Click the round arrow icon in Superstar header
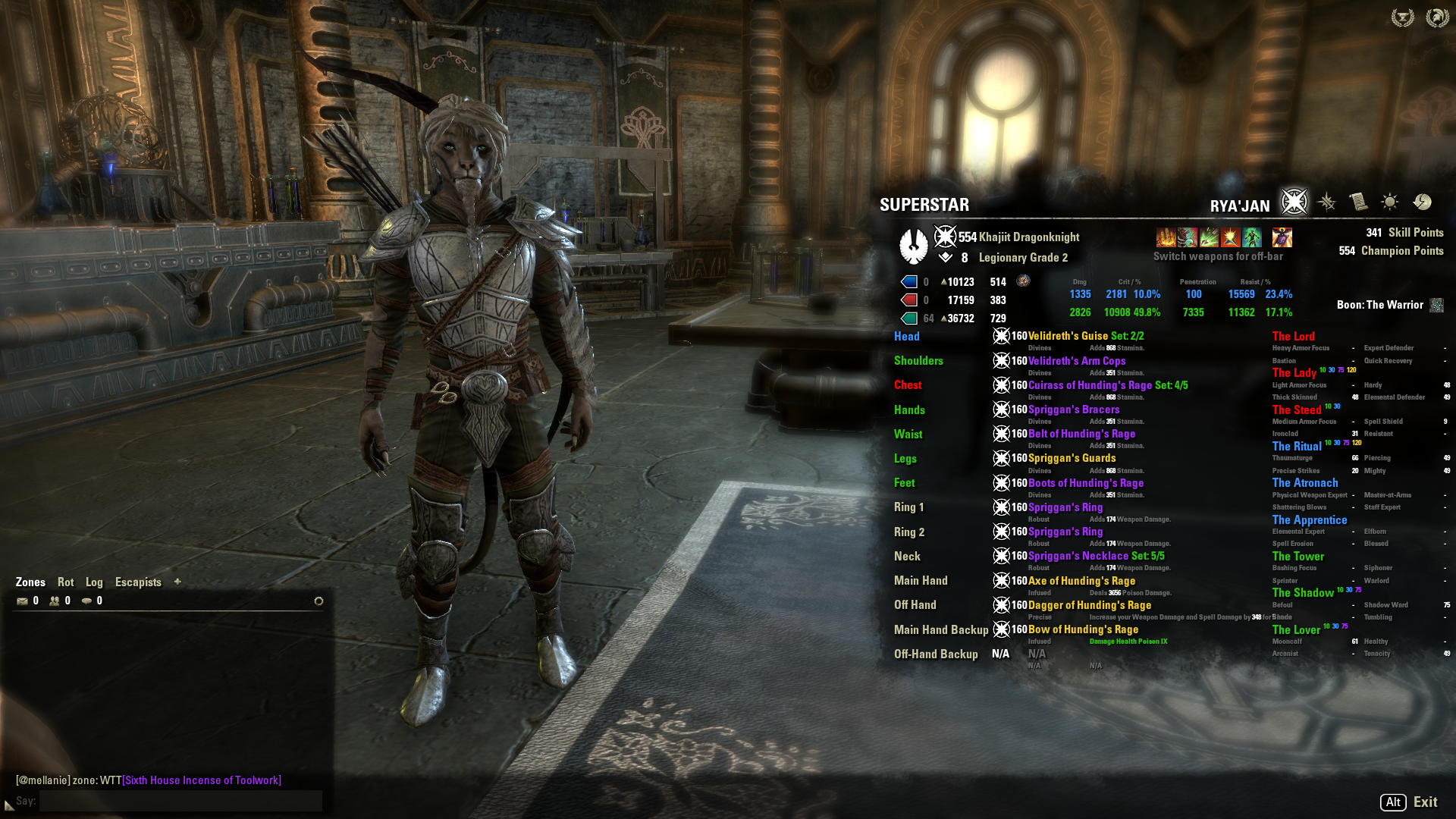This screenshot has width=1456, height=819. pos(1423,202)
